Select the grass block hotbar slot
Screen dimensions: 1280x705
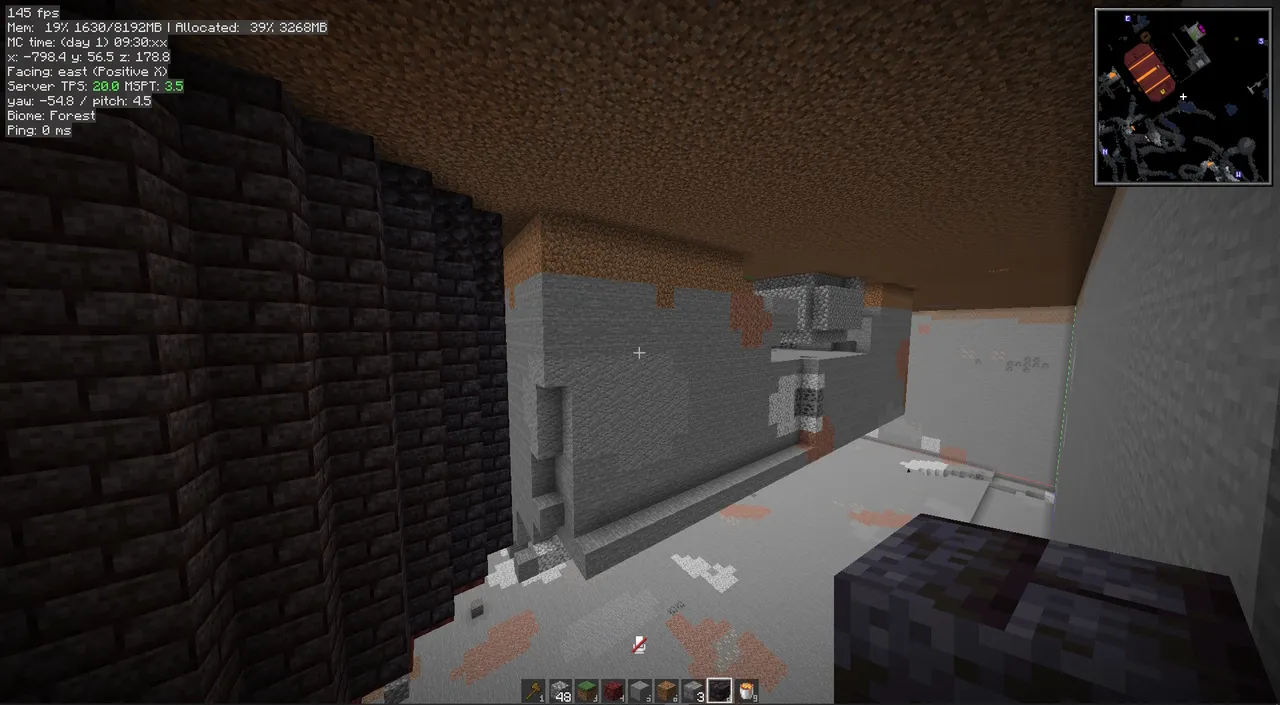[x=587, y=690]
